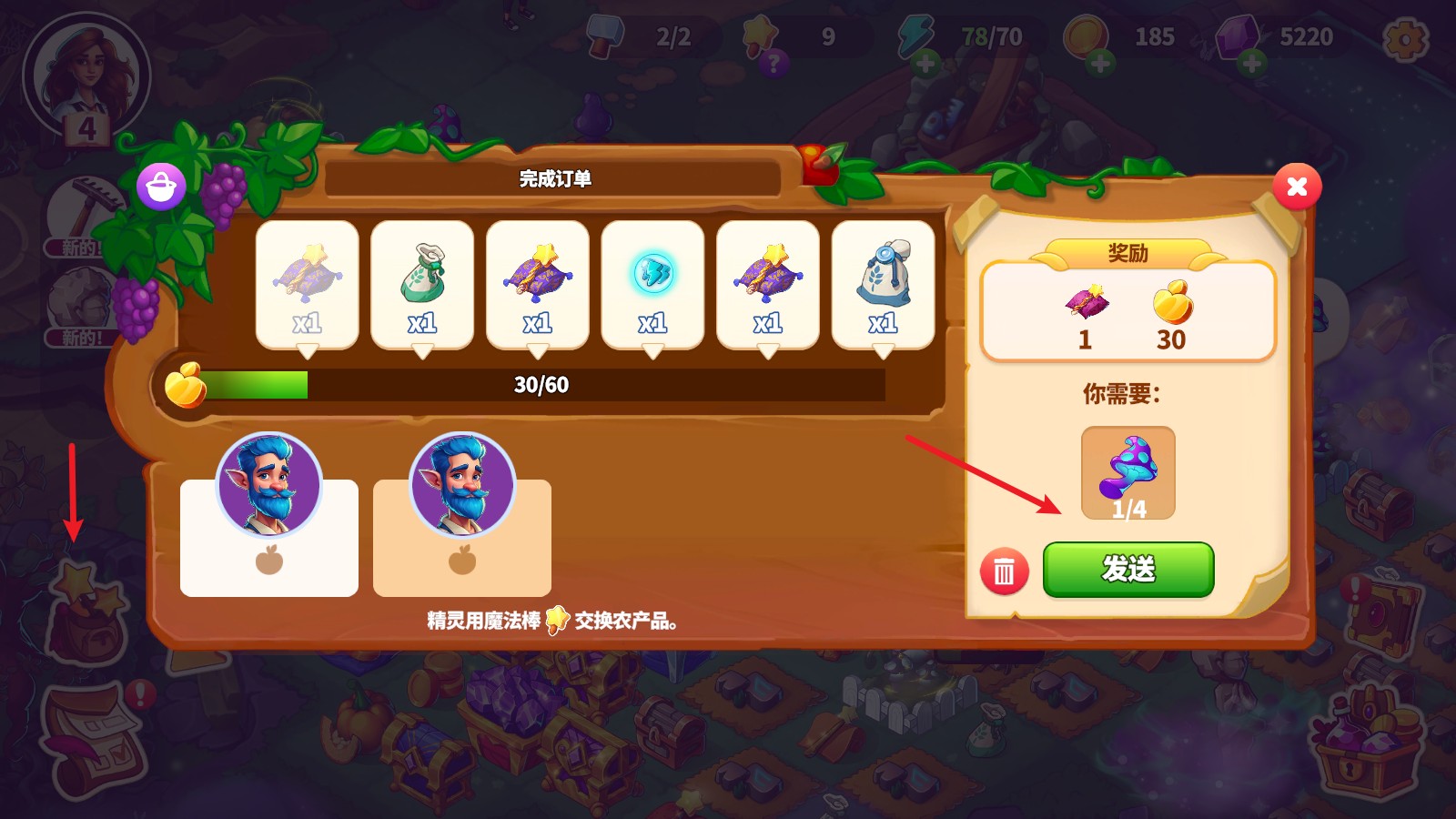1456x819 pixels.
Task: Click the trash can to discard the order
Action: 1003,571
